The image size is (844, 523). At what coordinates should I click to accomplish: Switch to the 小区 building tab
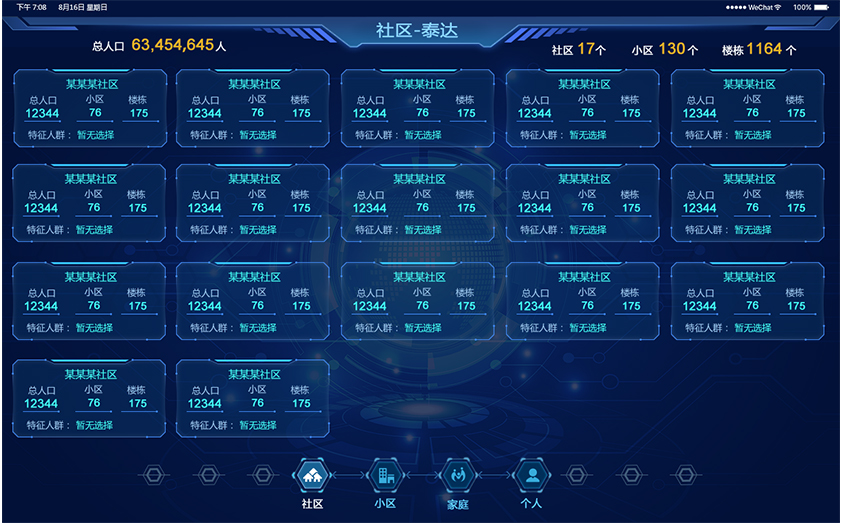click(x=385, y=476)
